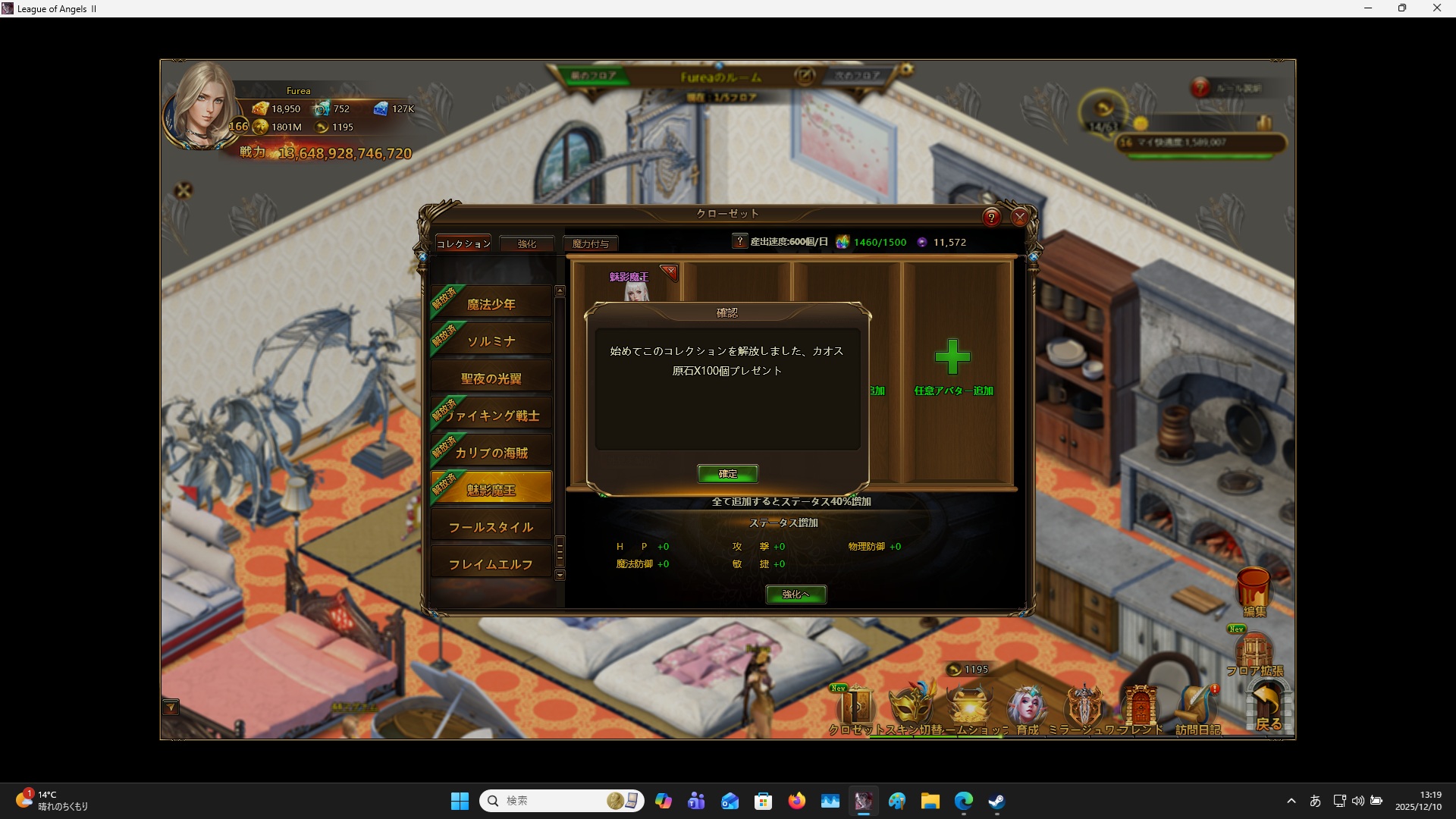Image resolution: width=1456 pixels, height=819 pixels.
Task: Choose カリブの海賊 collection
Action: (x=491, y=453)
